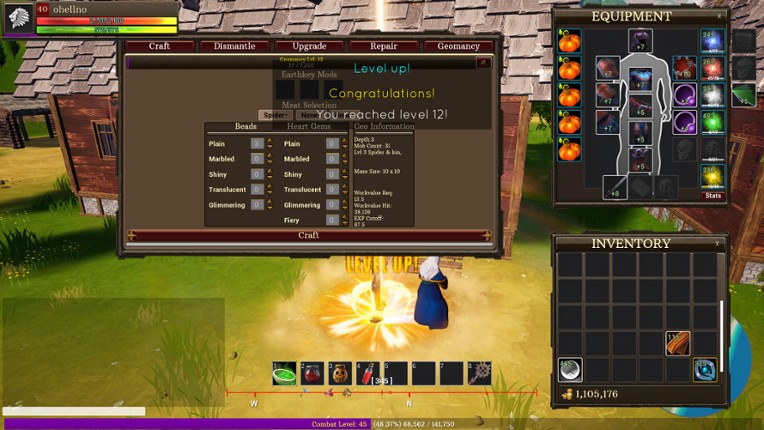Use the green potion bowl hotbar slot
Viewport: 764px width, 430px height.
pyautogui.click(x=284, y=374)
